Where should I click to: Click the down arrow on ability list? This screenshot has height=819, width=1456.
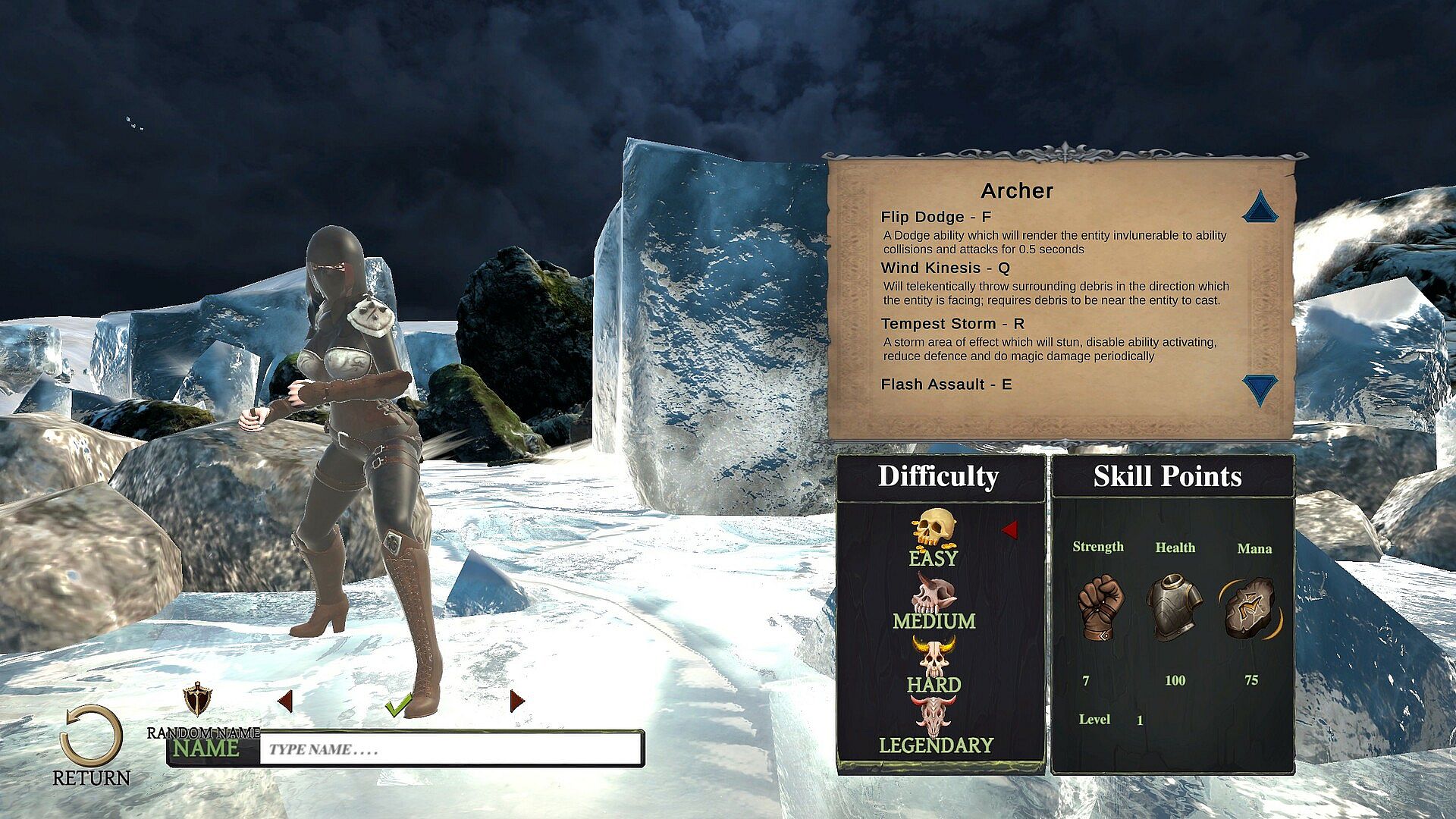click(1260, 389)
